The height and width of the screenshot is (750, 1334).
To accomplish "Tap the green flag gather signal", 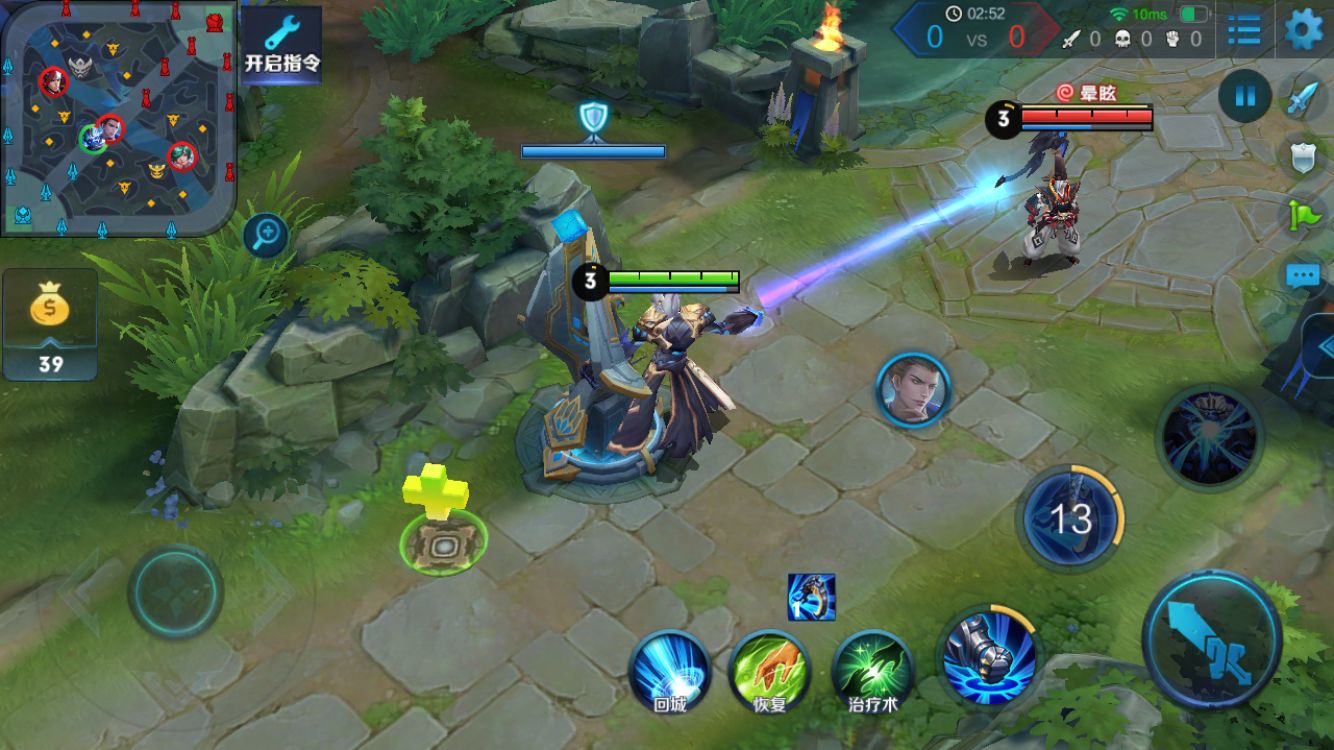I will pos(1305,215).
